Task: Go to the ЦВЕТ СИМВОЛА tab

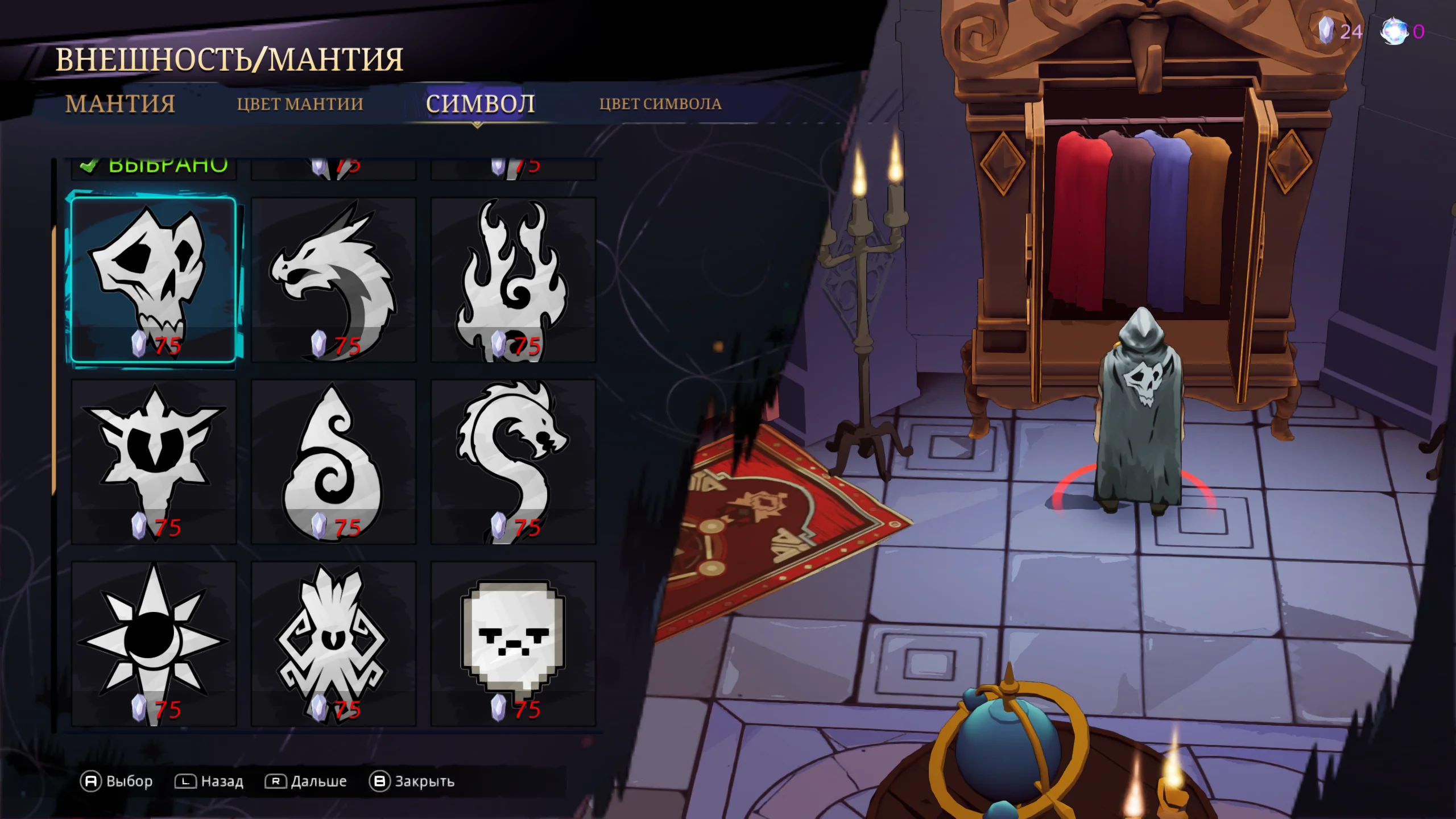Action: click(660, 104)
